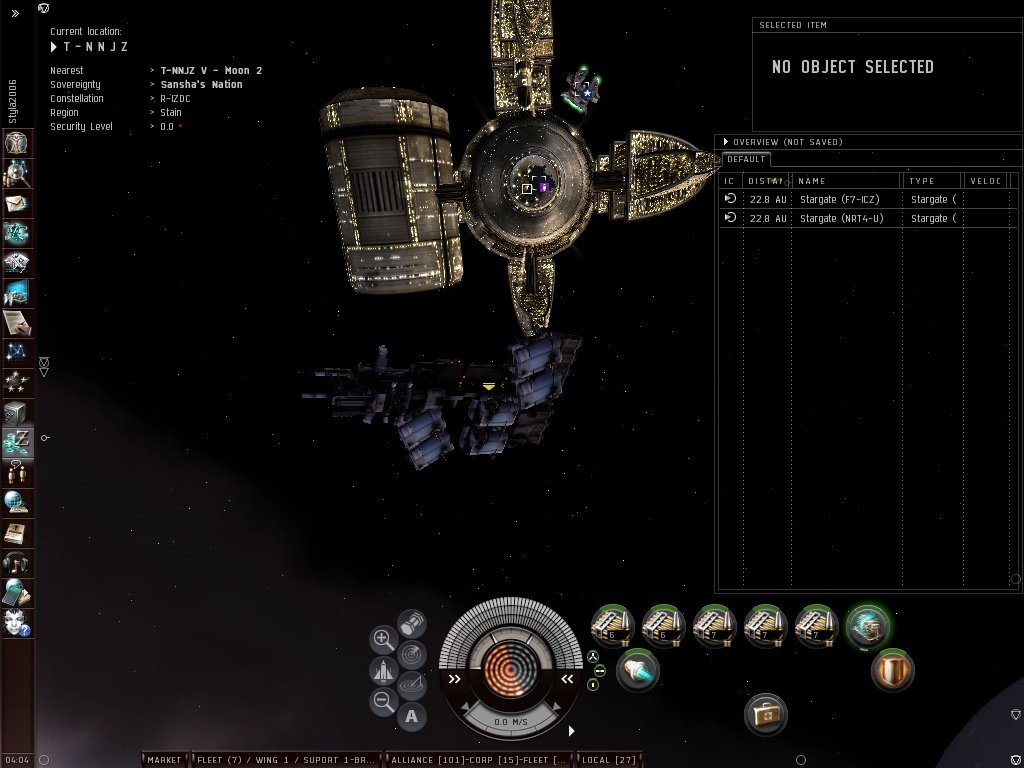Open the Market window tab
Image resolution: width=1024 pixels, height=768 pixels.
(x=164, y=760)
